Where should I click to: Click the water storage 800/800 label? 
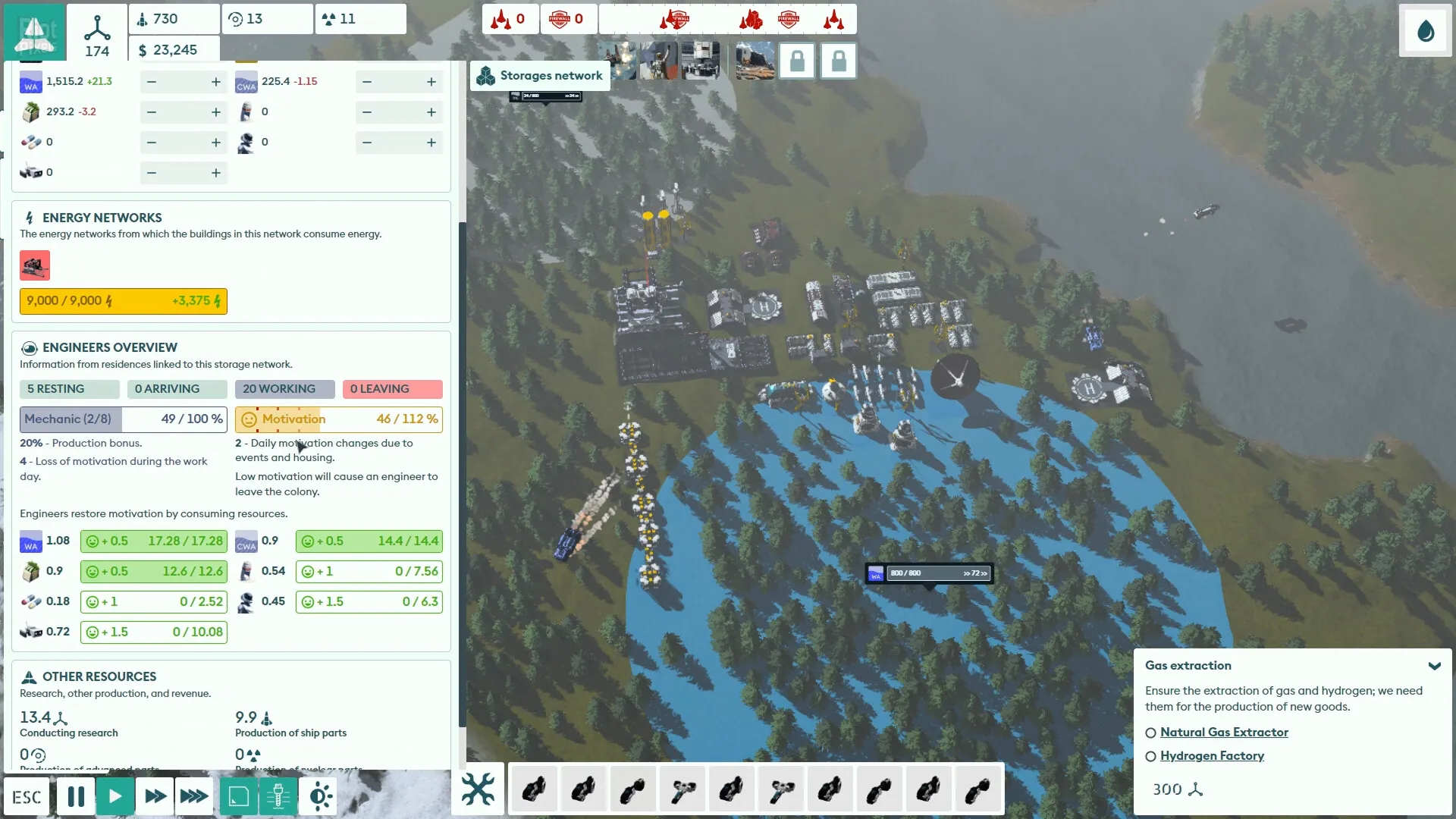pos(929,573)
